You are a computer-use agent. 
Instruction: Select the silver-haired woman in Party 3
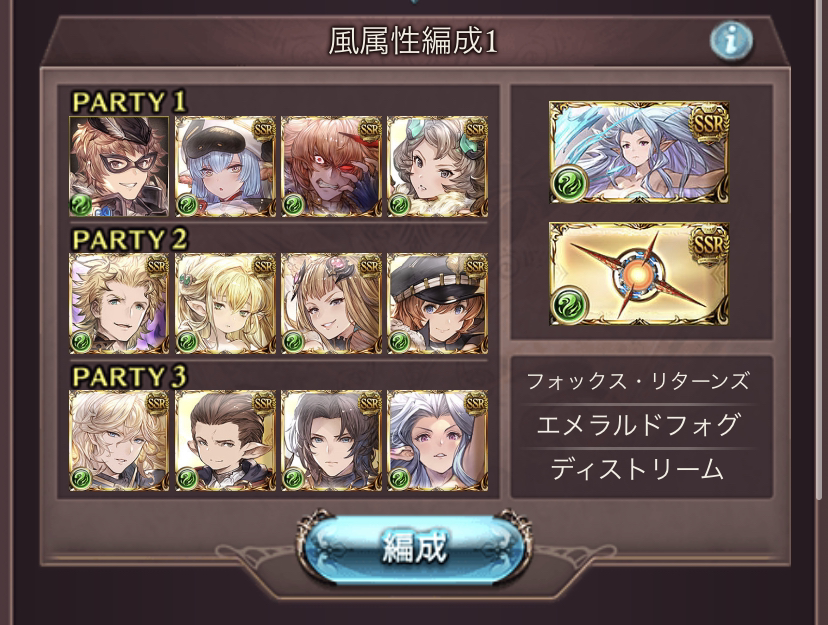click(x=437, y=440)
